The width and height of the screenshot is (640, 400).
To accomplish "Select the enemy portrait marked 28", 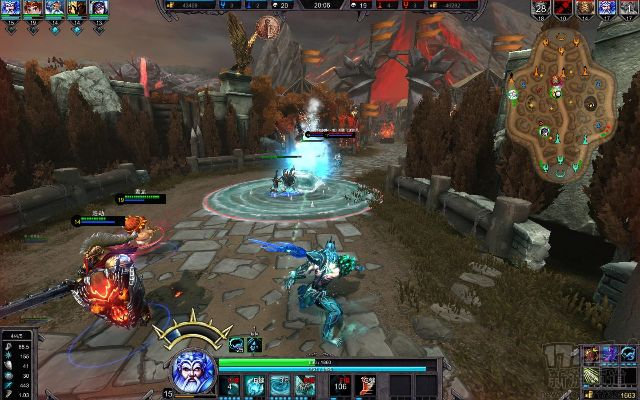I will pos(541,8).
